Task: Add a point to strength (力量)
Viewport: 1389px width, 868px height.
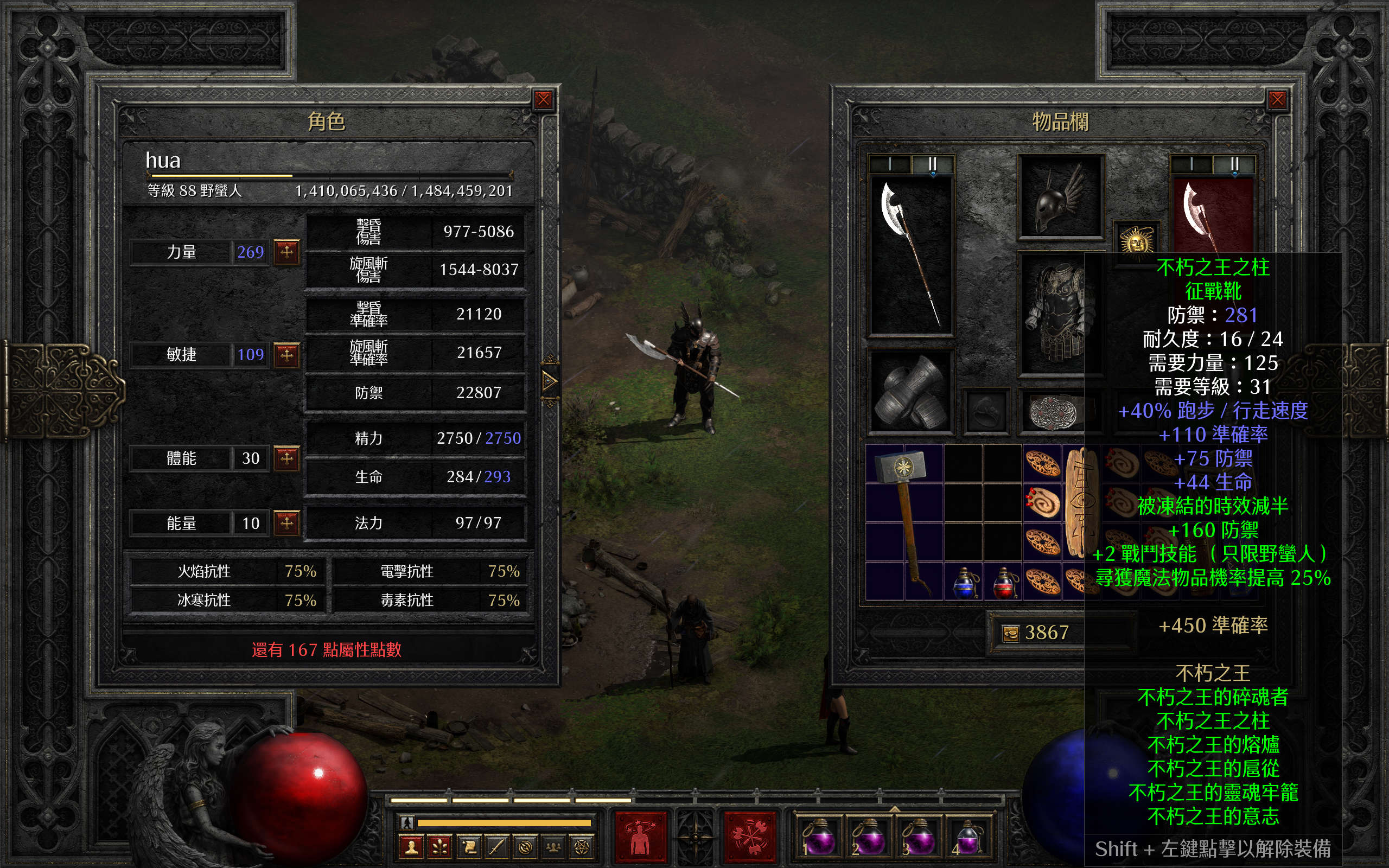Action: pyautogui.click(x=286, y=252)
